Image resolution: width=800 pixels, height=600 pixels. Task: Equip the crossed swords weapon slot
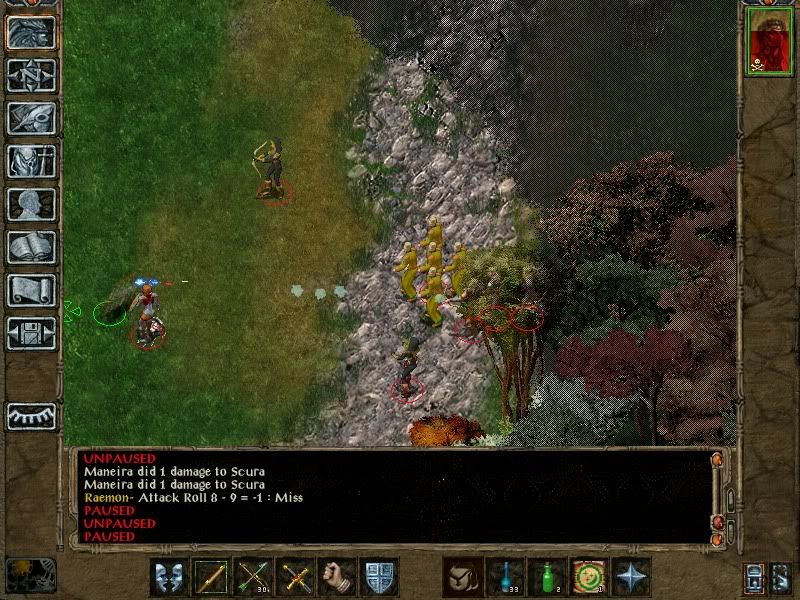295,577
